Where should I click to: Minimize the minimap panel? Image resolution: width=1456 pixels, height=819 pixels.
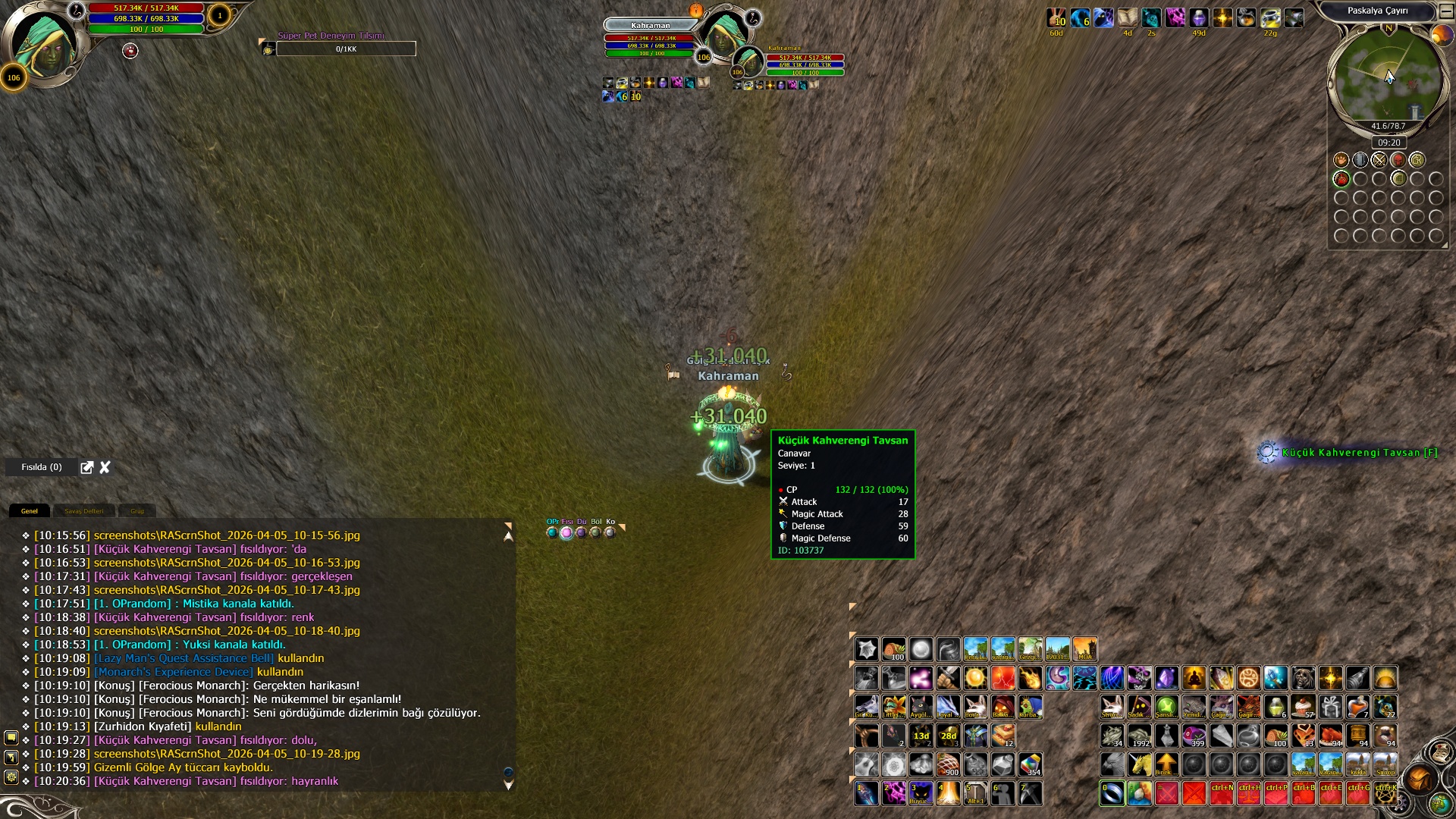coord(1445,11)
